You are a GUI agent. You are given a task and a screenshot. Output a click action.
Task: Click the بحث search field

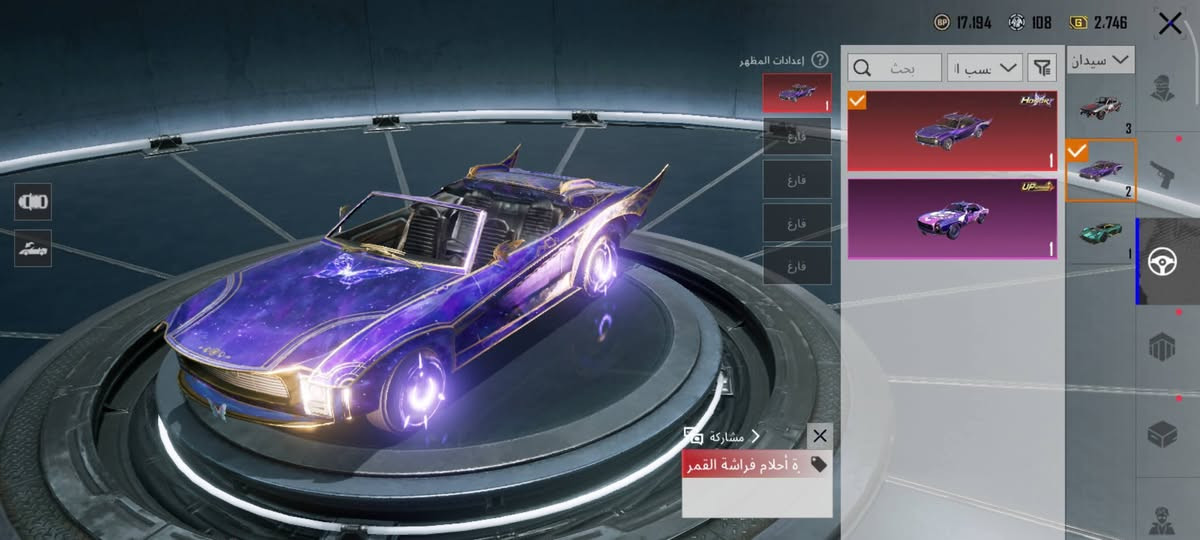point(895,68)
